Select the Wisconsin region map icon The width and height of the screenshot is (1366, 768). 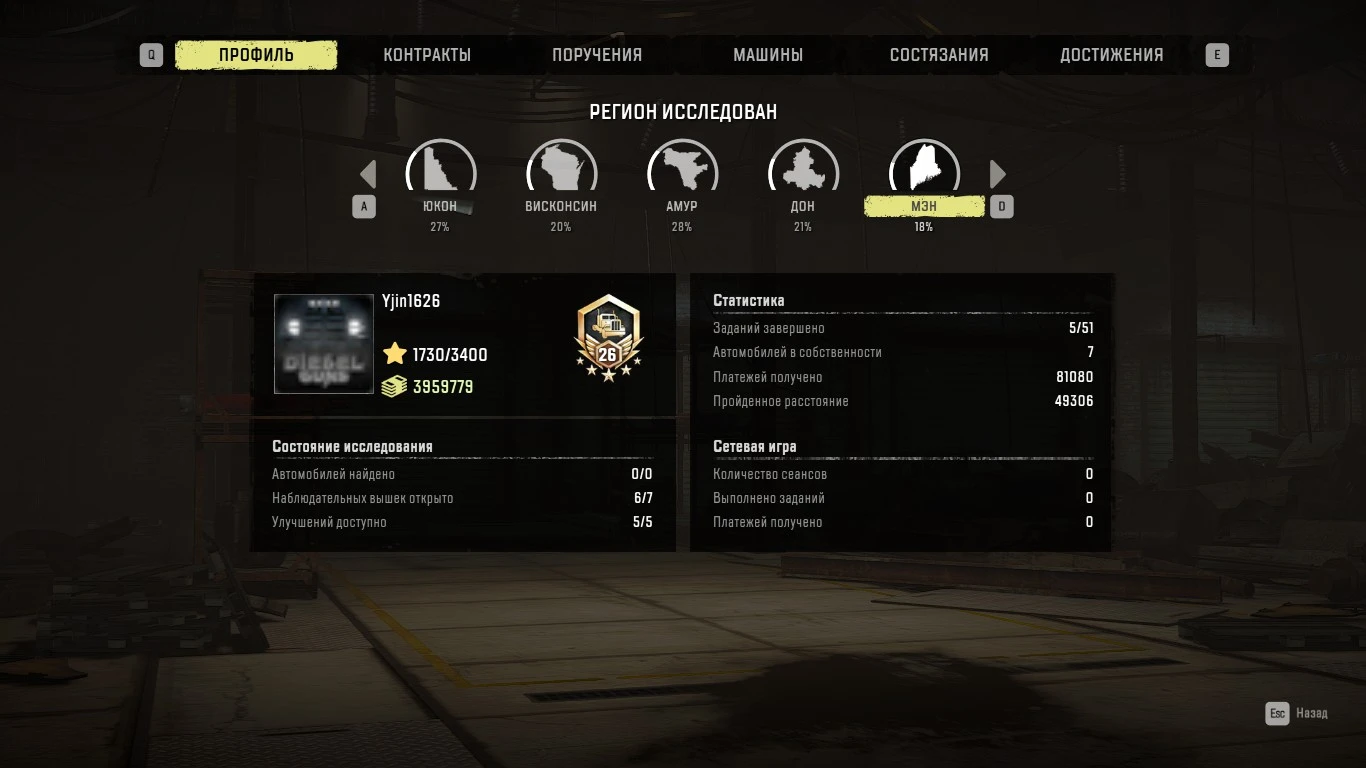click(x=561, y=169)
